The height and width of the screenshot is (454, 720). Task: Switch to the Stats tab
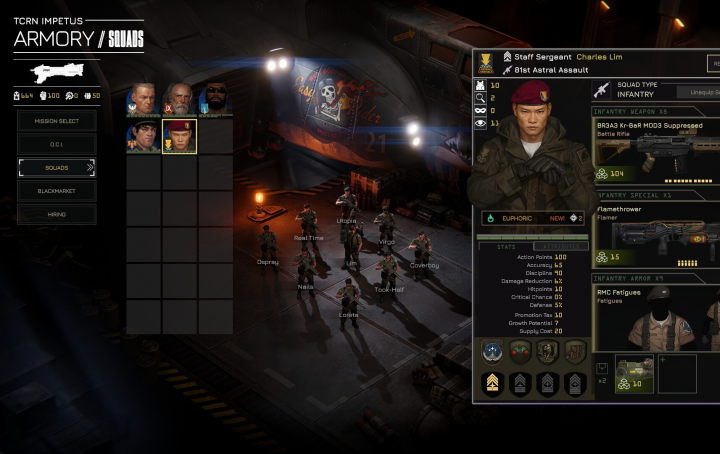pyautogui.click(x=506, y=245)
